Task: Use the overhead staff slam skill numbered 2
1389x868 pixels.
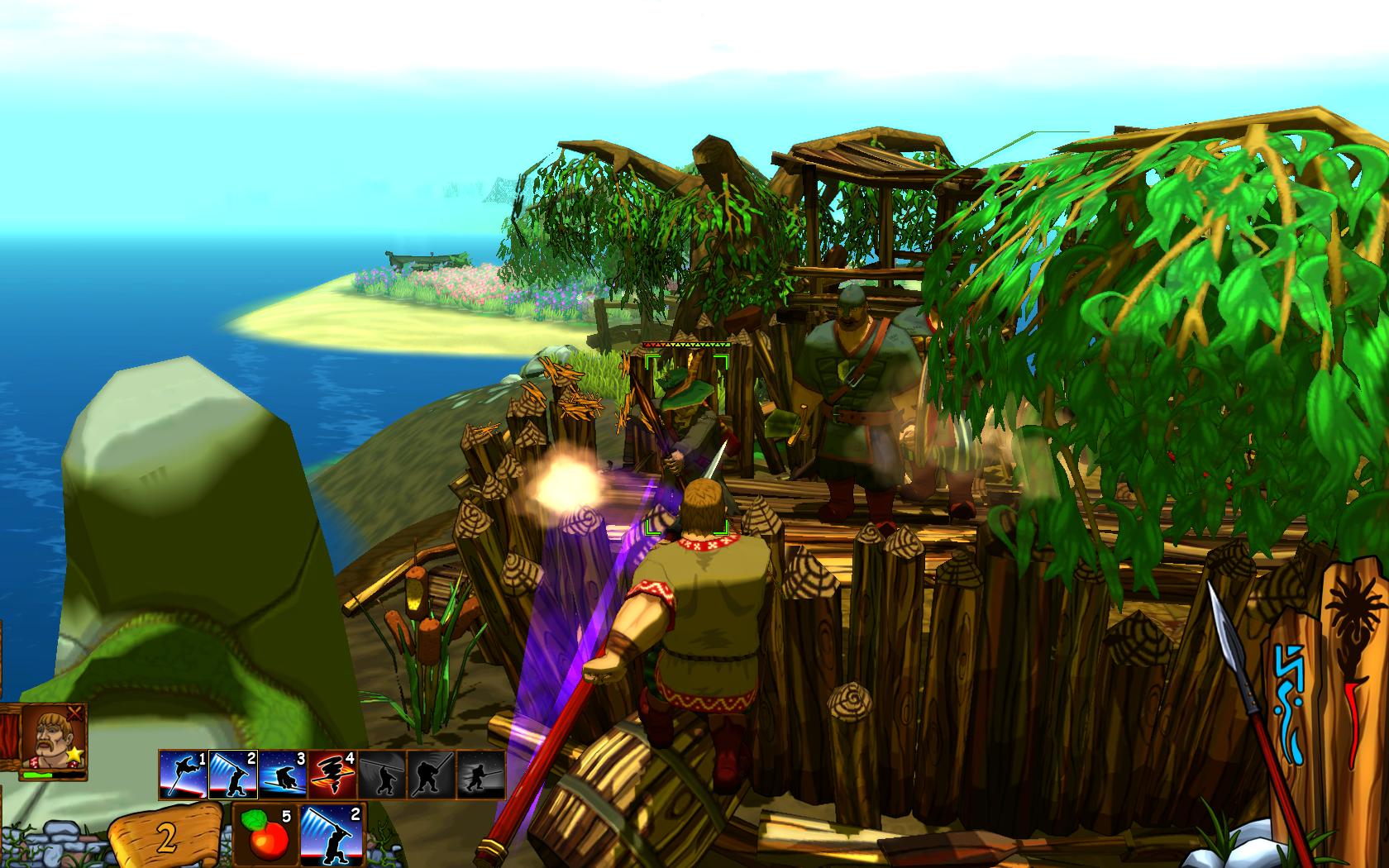Action: coord(233,773)
